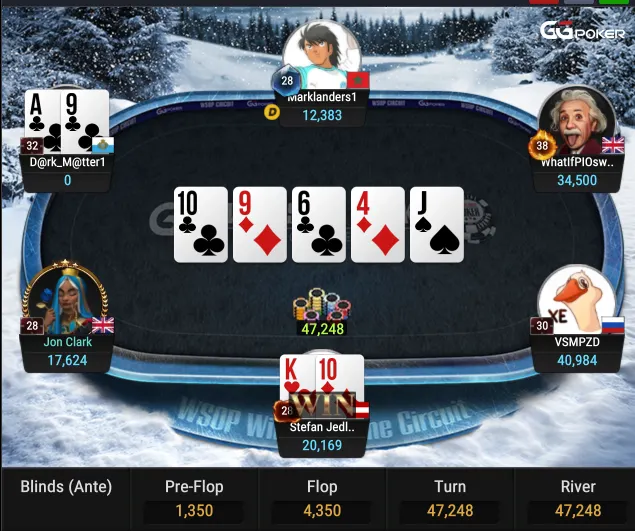View Jon Clark's player avatar

point(66,300)
